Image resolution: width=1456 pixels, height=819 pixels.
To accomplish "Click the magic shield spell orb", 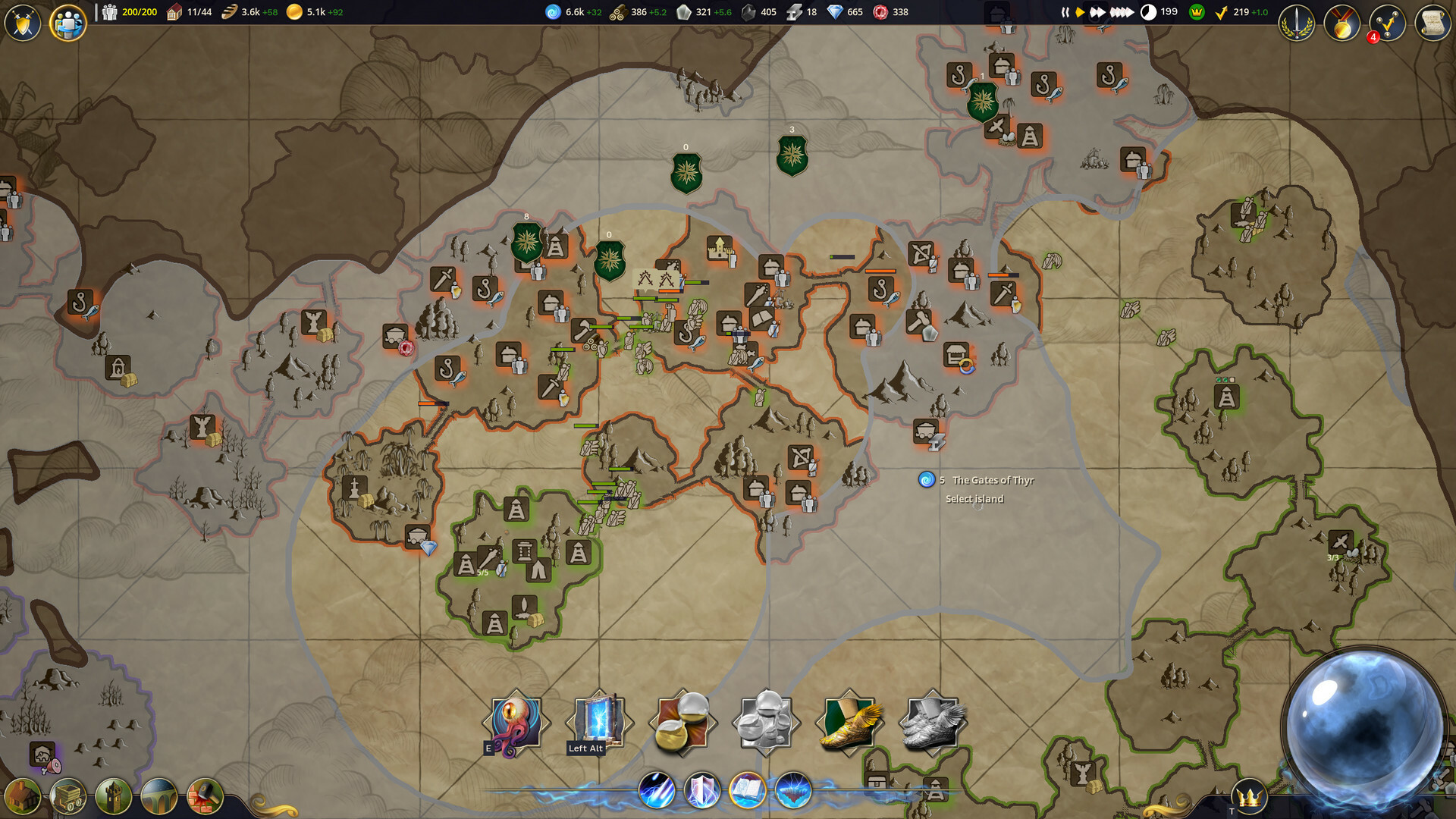I will (701, 789).
